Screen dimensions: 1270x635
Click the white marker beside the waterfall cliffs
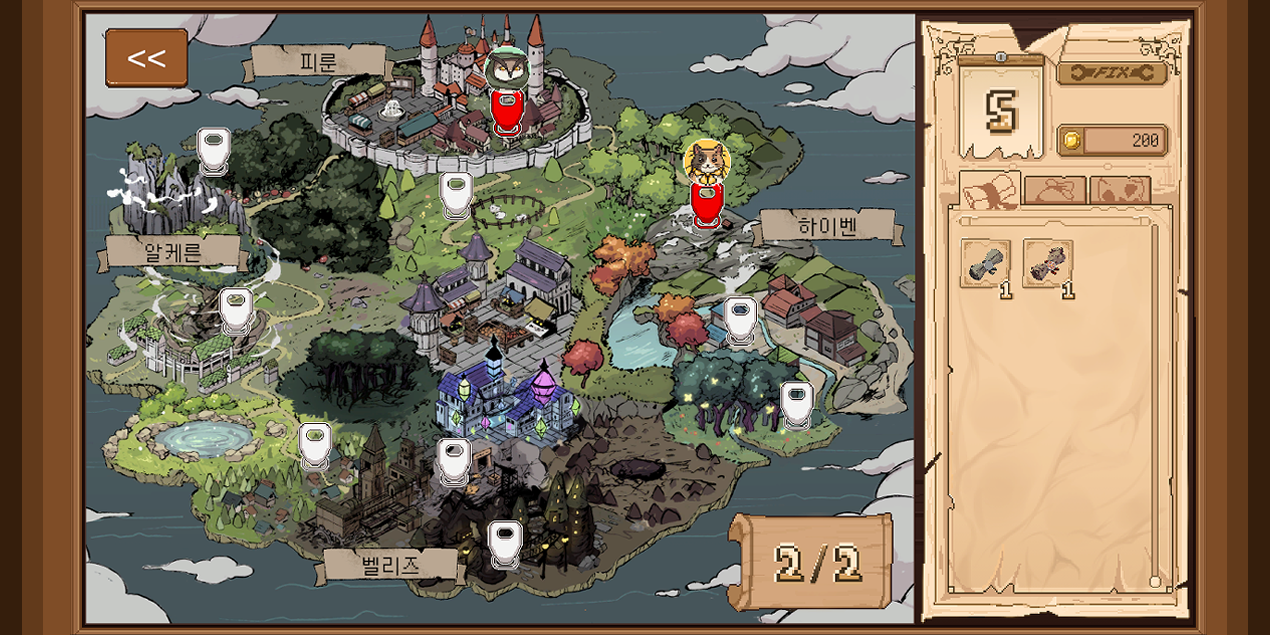tap(213, 150)
